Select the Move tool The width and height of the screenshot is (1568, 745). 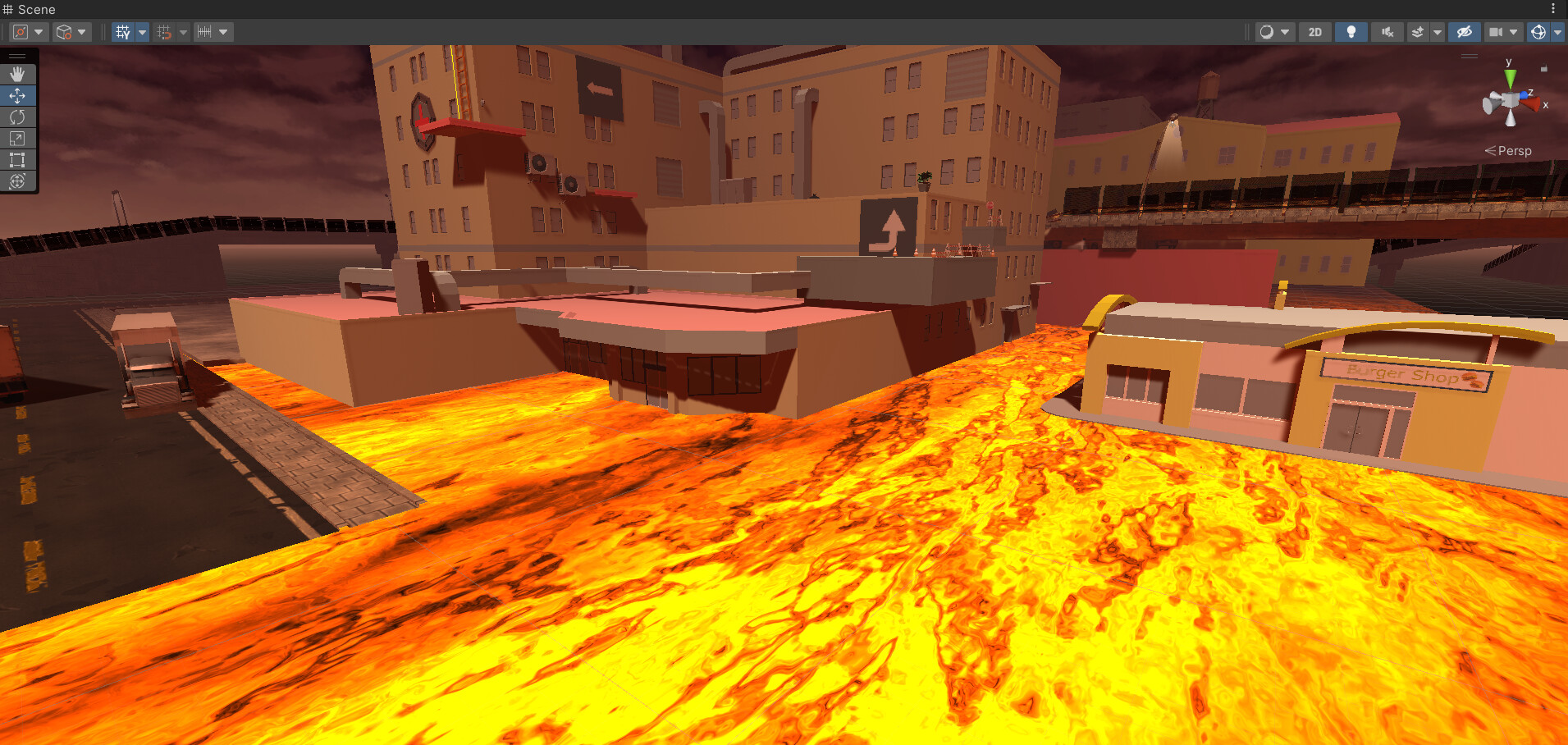click(17, 95)
